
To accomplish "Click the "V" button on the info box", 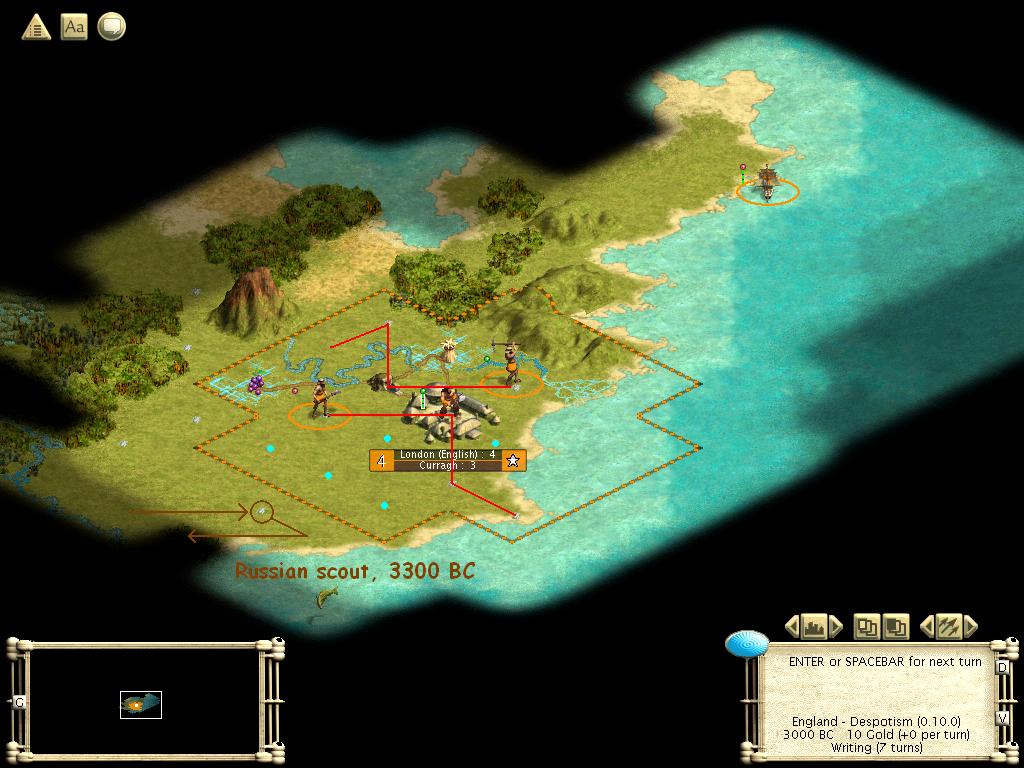I will [1002, 717].
